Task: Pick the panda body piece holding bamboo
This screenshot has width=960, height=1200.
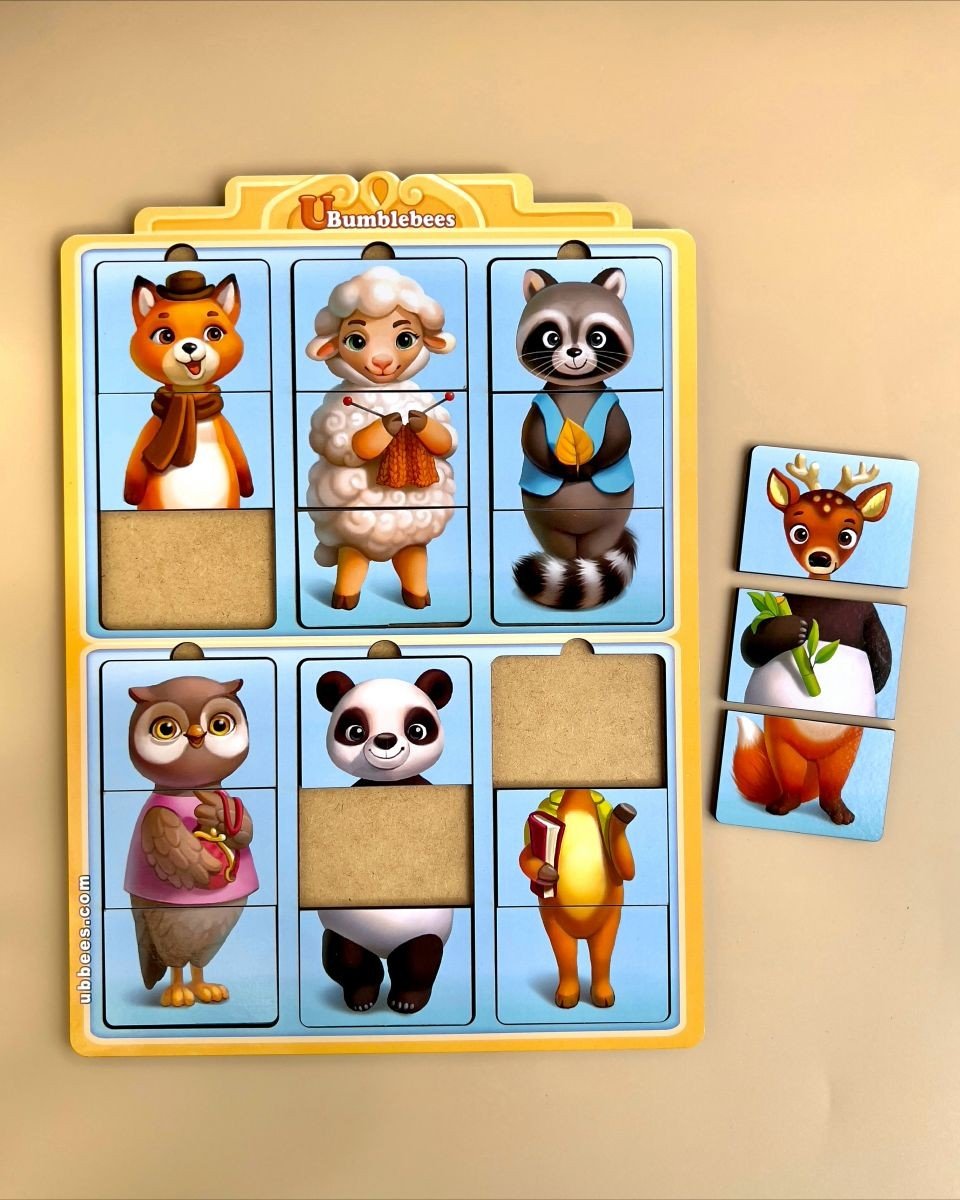Action: pos(815,653)
